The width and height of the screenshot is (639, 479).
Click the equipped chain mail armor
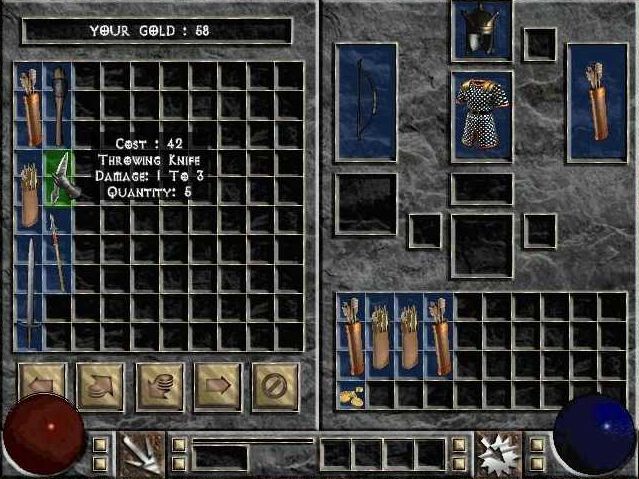click(x=482, y=116)
